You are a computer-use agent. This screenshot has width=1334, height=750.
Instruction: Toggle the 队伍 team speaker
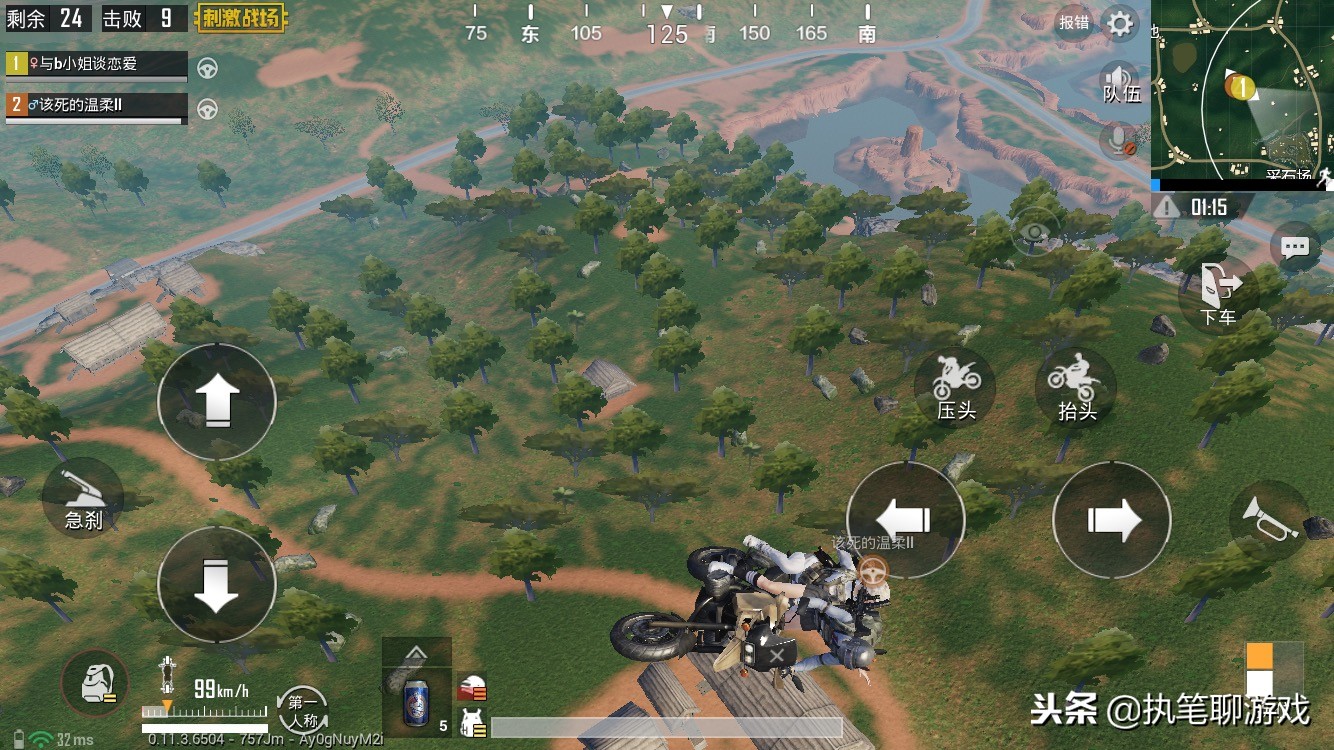(1120, 82)
